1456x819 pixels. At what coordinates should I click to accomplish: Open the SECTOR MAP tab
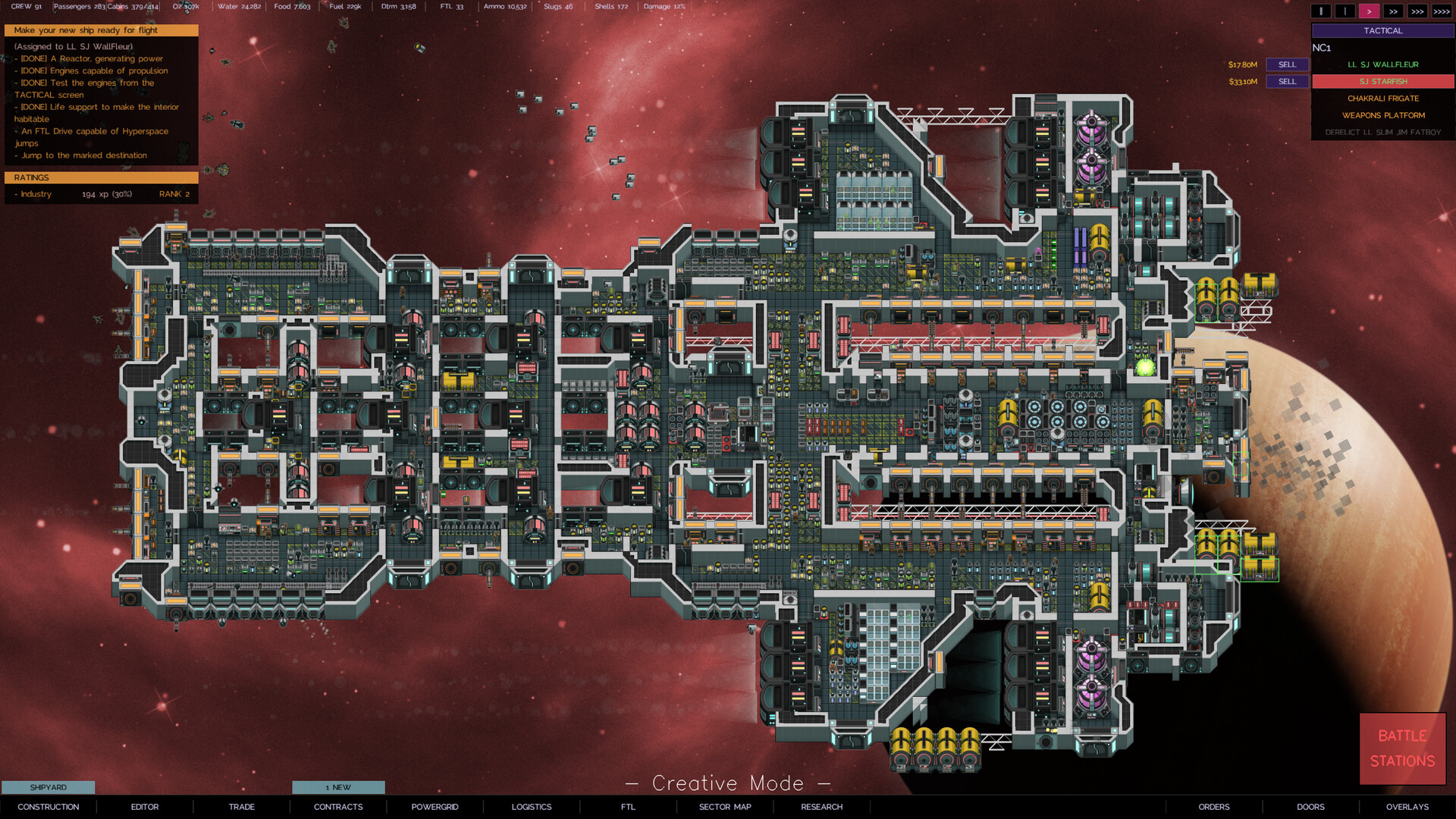(724, 807)
